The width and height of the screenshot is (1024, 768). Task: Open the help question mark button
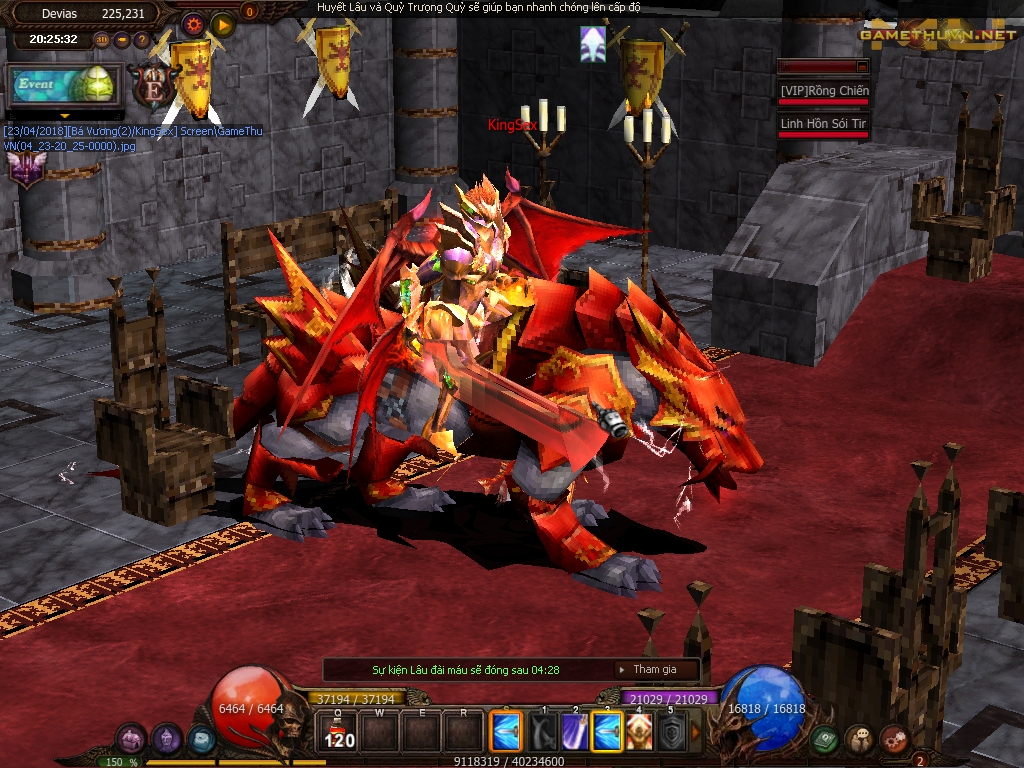142,40
